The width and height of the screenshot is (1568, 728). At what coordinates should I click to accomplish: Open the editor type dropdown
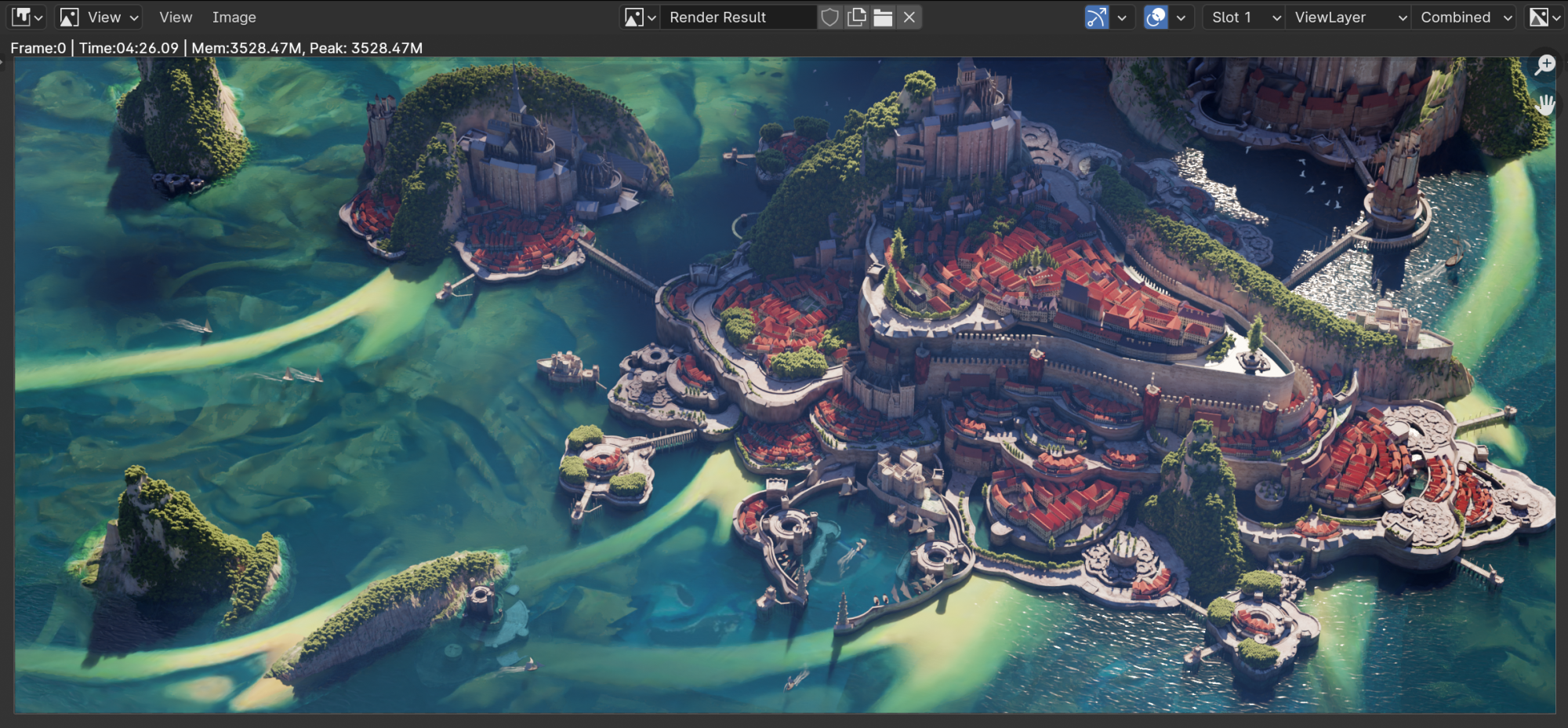click(x=27, y=17)
